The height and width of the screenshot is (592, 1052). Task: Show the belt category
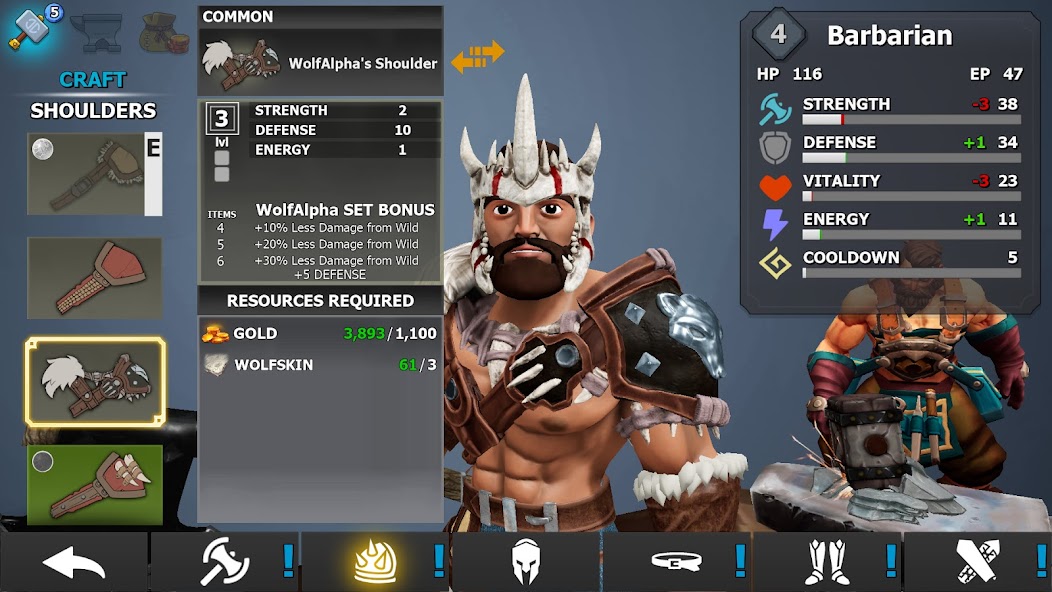tap(677, 563)
